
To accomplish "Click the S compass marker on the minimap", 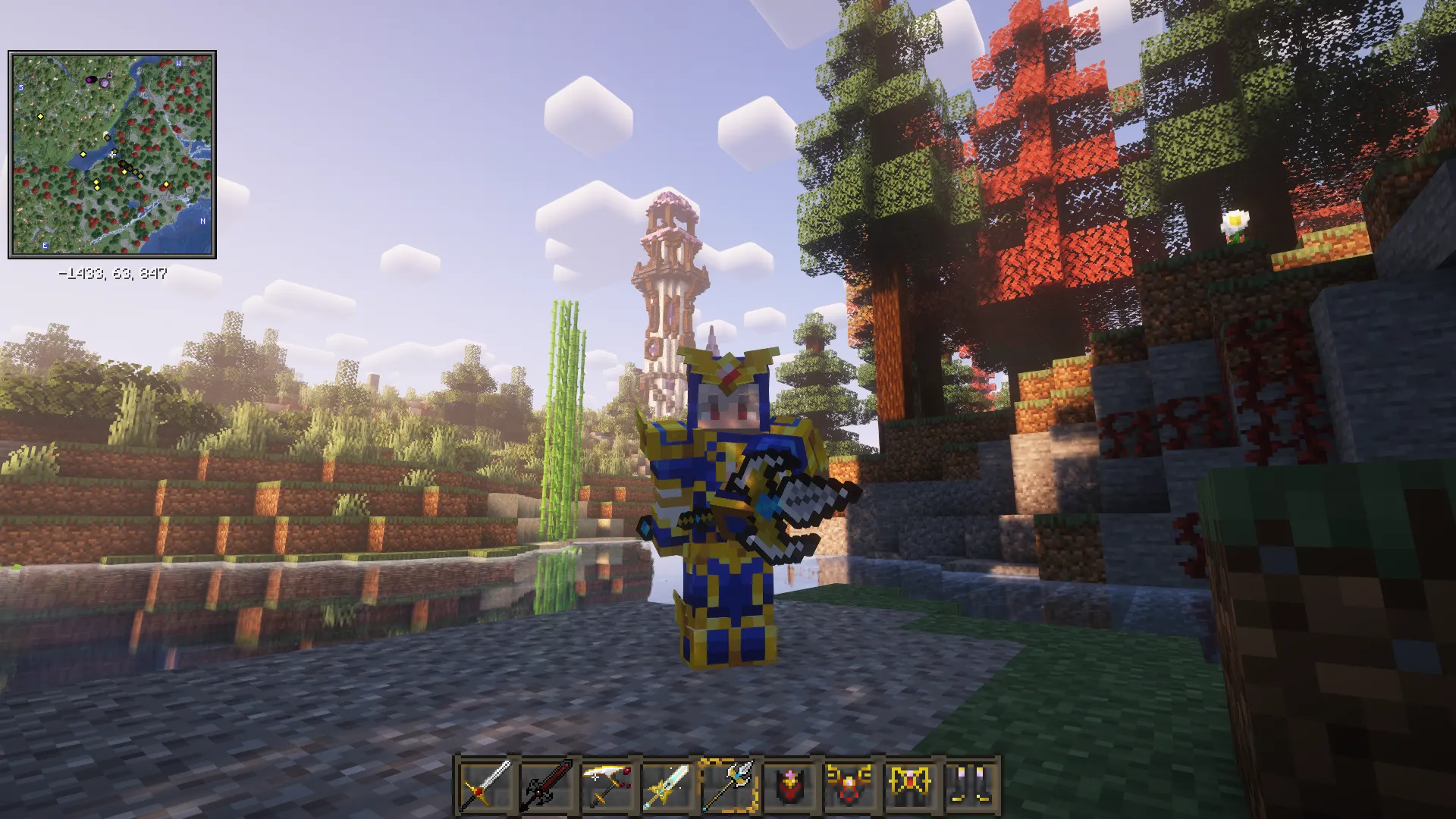I will click(20, 86).
